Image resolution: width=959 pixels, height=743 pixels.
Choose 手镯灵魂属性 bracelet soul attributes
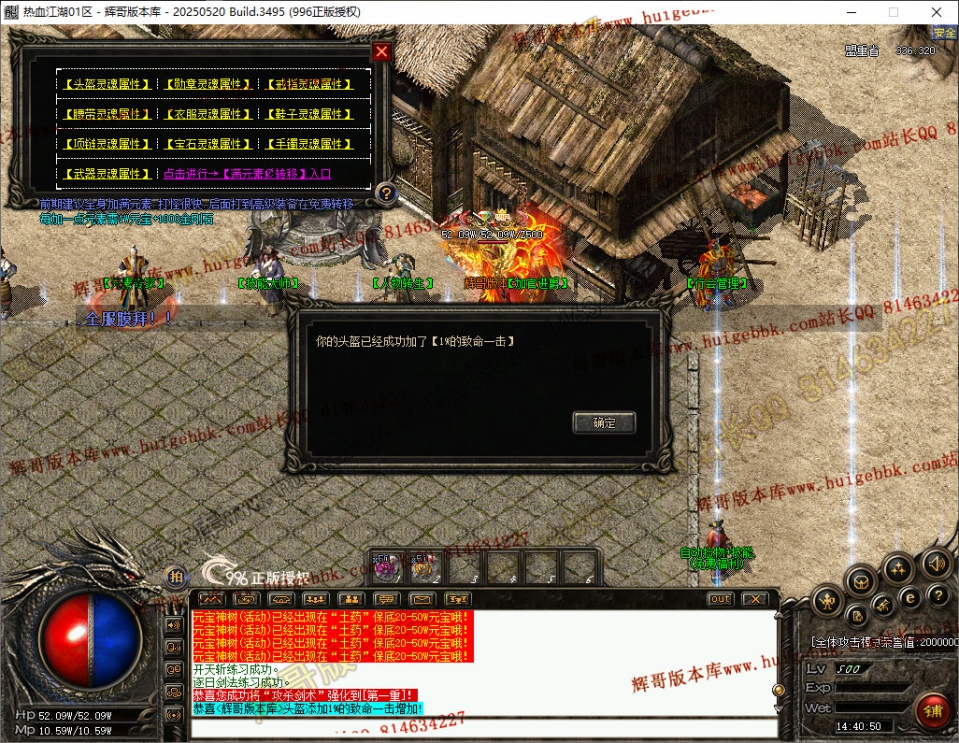pos(309,144)
